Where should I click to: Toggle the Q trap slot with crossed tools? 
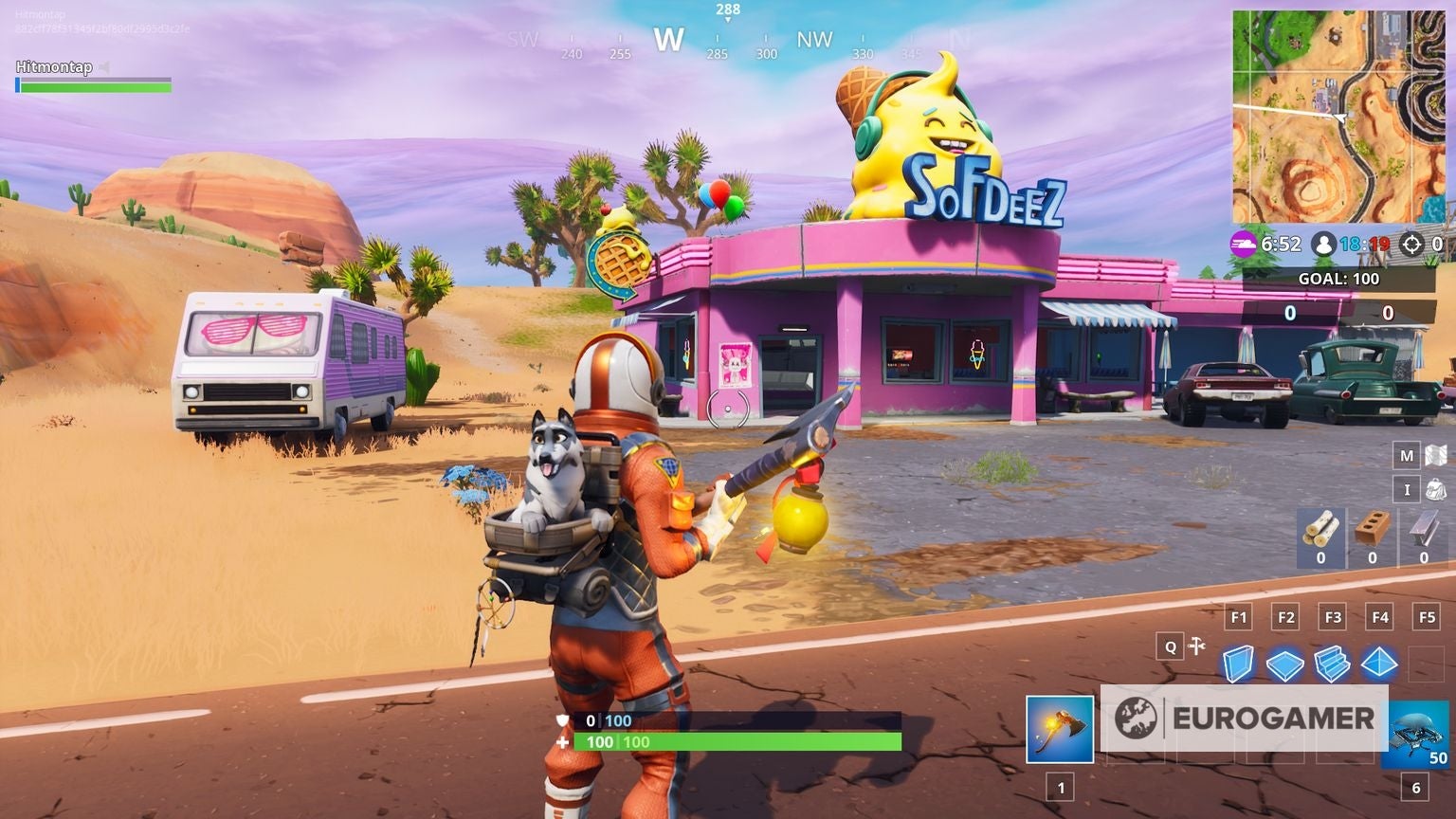[x=1170, y=646]
